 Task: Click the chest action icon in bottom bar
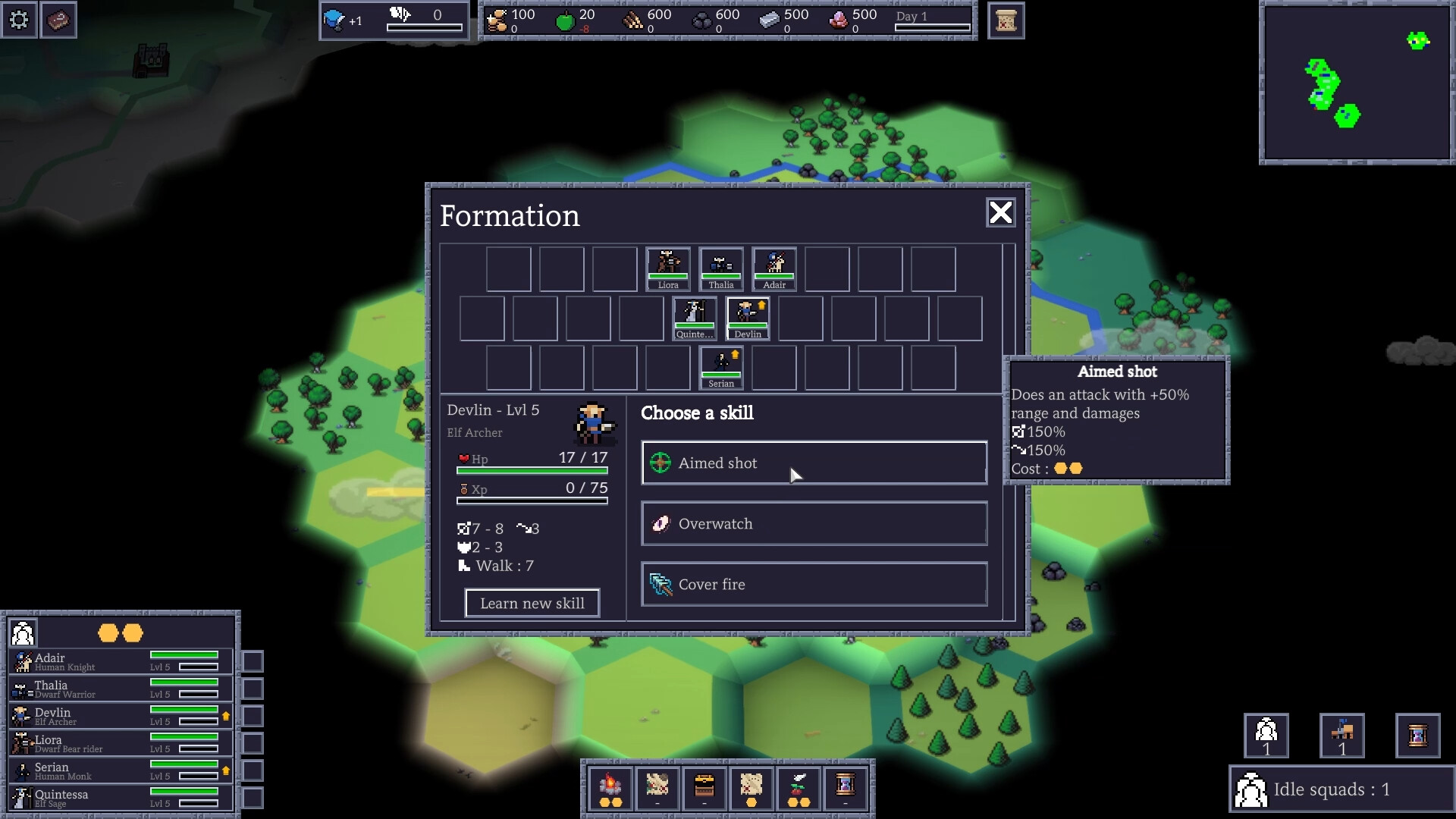click(x=705, y=789)
